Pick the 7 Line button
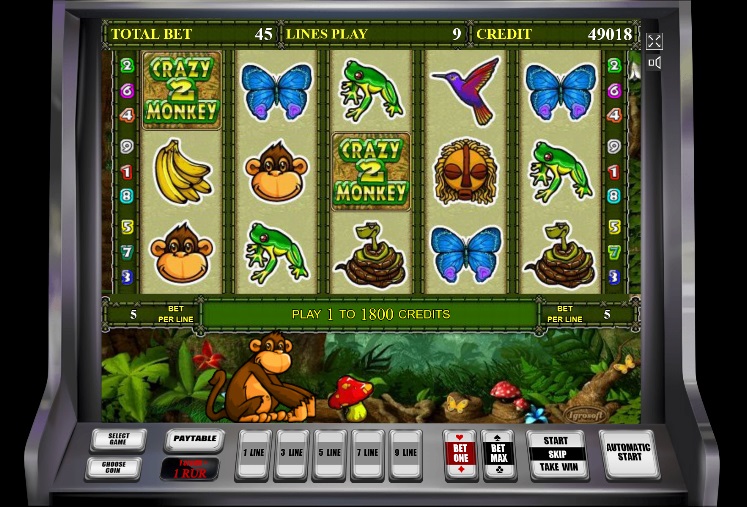Viewport: 747px width, 507px height. (x=367, y=454)
